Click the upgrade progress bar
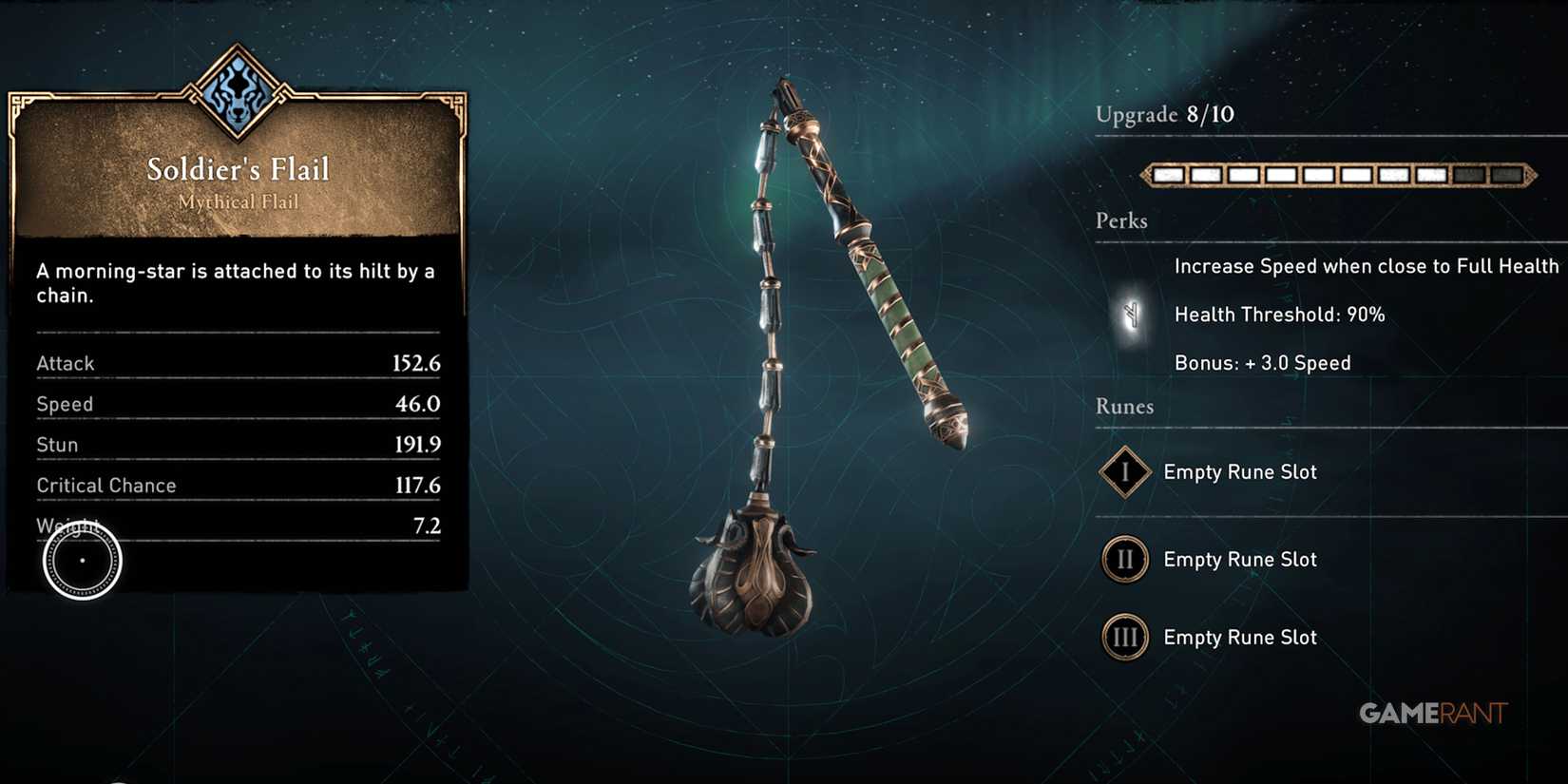Viewport: 1568px width, 784px height. pyautogui.click(x=1338, y=175)
